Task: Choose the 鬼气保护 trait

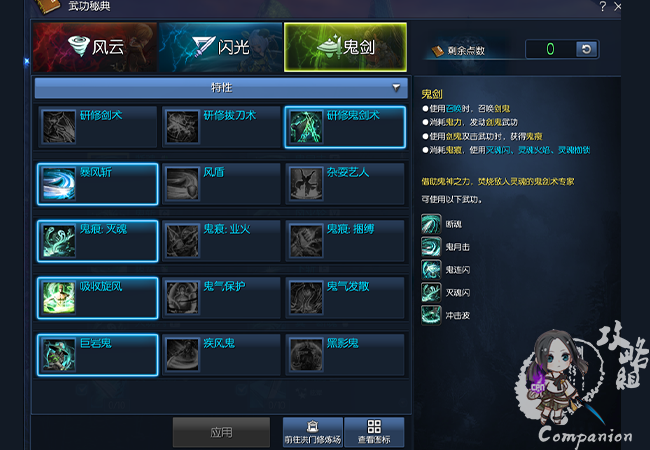Action: click(221, 298)
